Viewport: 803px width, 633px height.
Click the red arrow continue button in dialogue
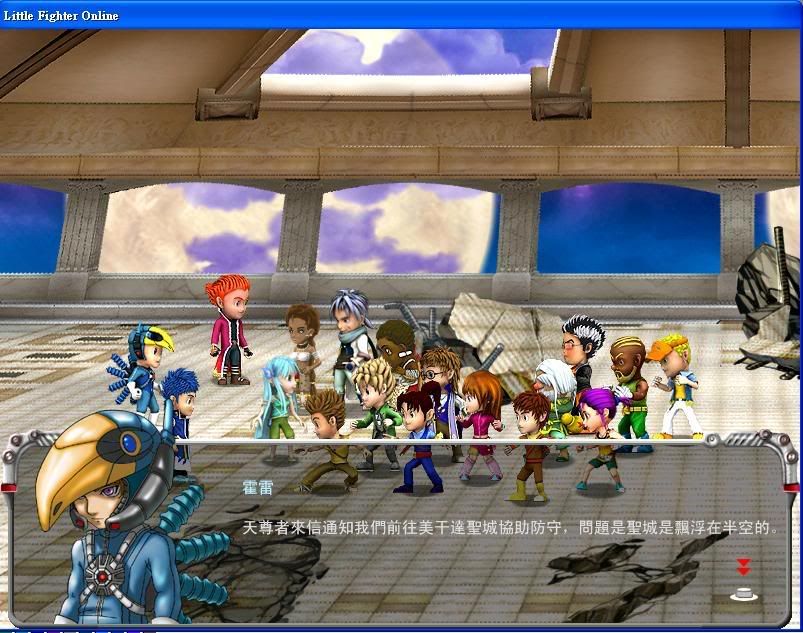point(743,568)
